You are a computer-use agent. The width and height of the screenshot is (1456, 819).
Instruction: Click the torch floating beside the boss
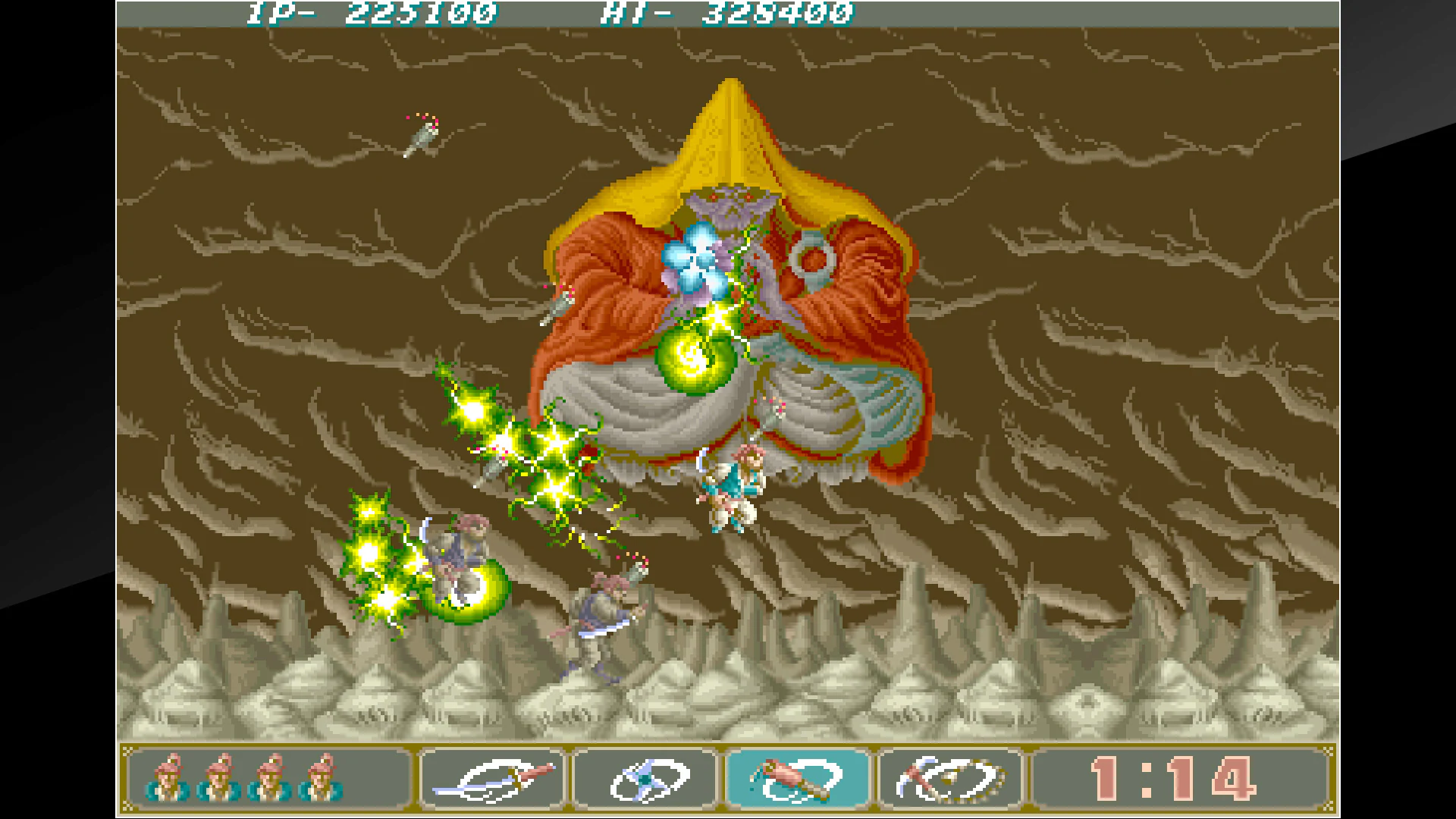click(x=561, y=303)
